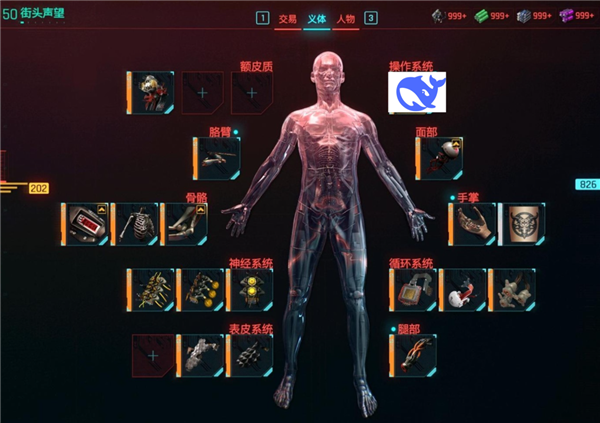The height and width of the screenshot is (423, 600).
Task: Open the 胳臂 arms cyberware slot
Action: [217, 158]
